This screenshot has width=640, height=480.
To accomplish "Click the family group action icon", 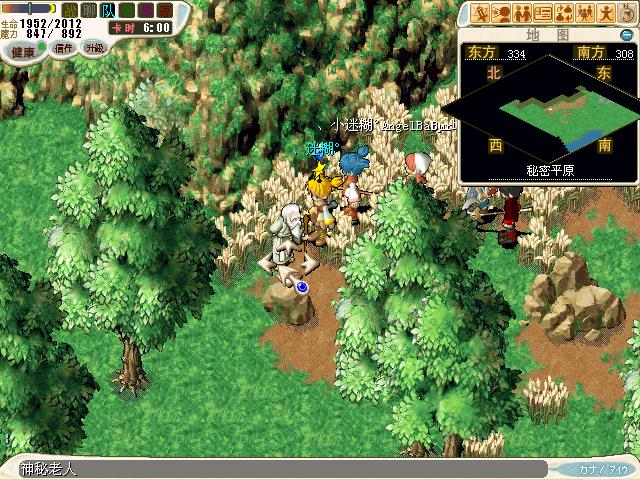I will [x=585, y=13].
